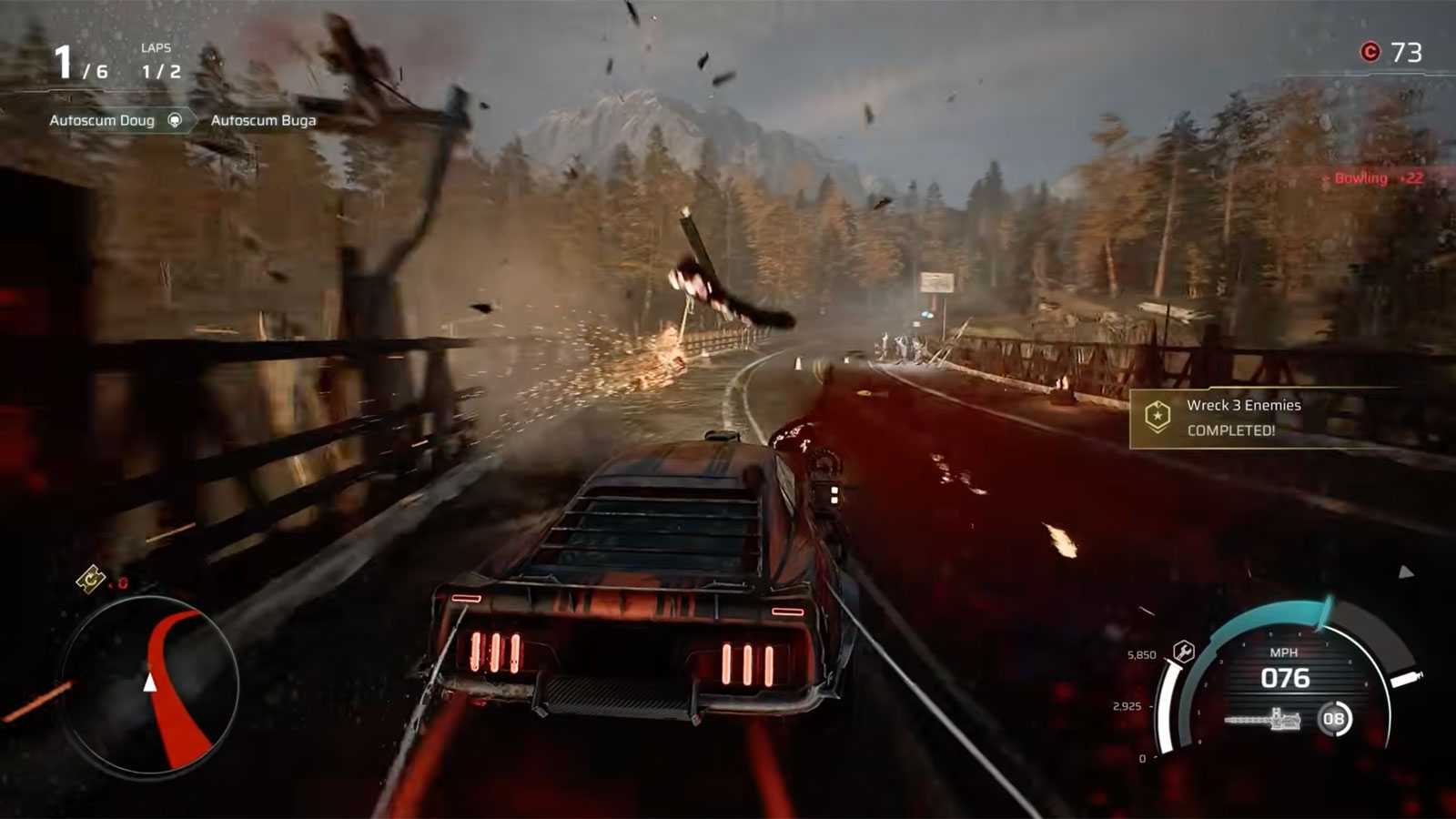
Task: Click the gear indicator showing 08
Action: coord(1335,719)
